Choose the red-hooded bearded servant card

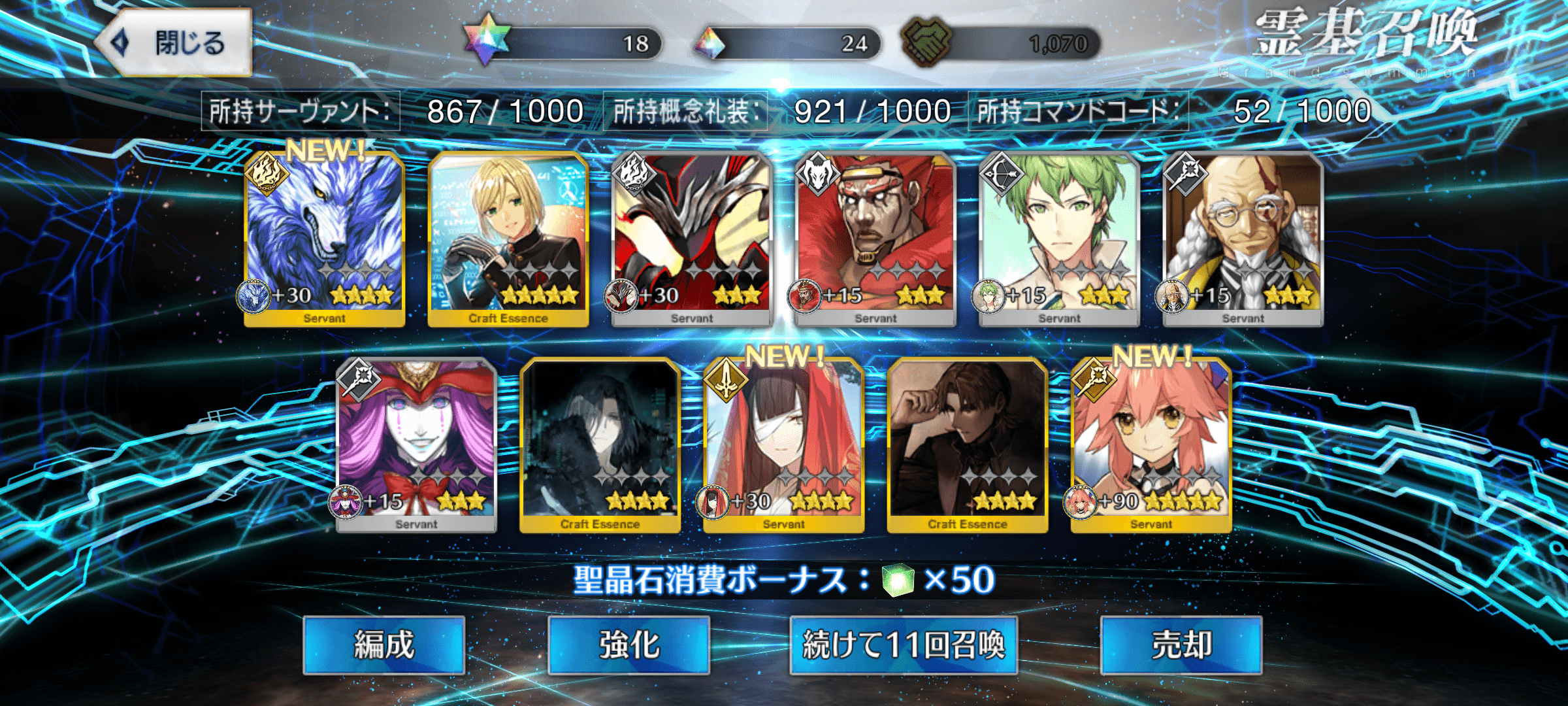875,239
